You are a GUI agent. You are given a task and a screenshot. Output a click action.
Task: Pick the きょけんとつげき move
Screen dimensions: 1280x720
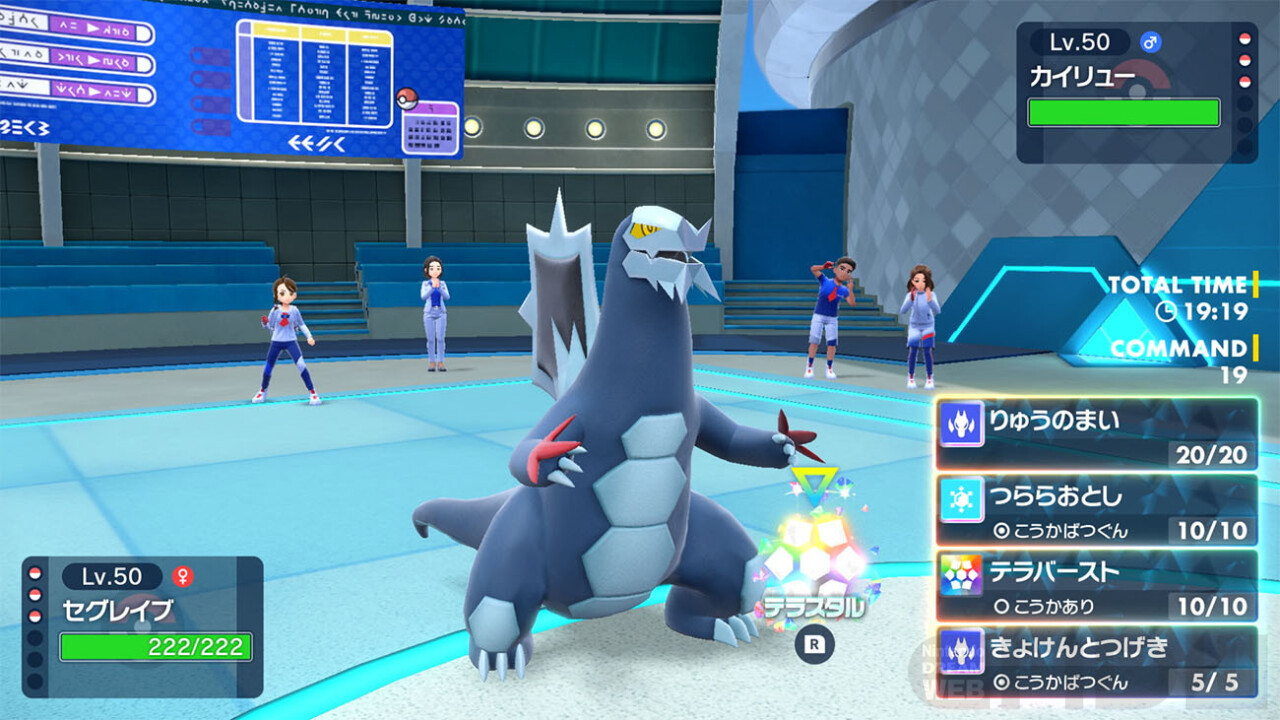click(x=1096, y=661)
